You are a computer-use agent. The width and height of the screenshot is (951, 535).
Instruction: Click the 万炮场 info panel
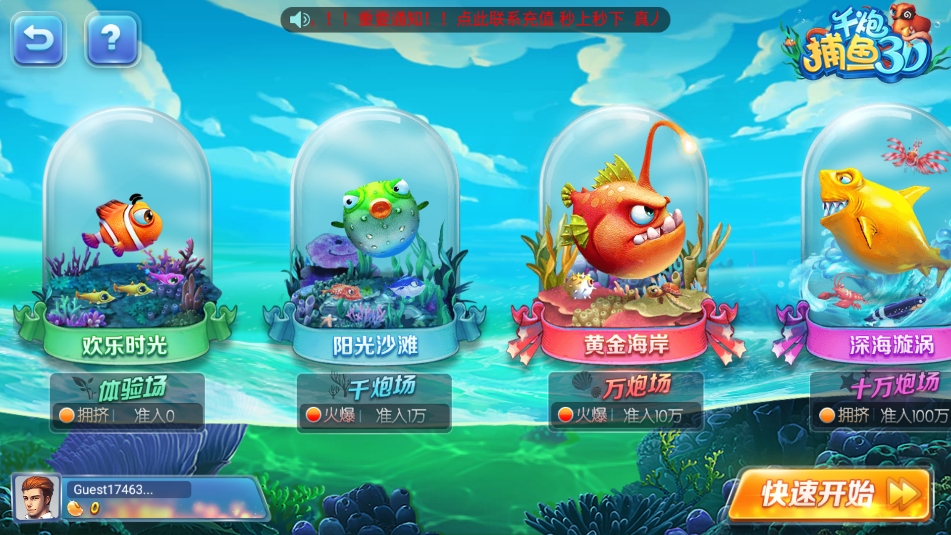click(x=625, y=402)
